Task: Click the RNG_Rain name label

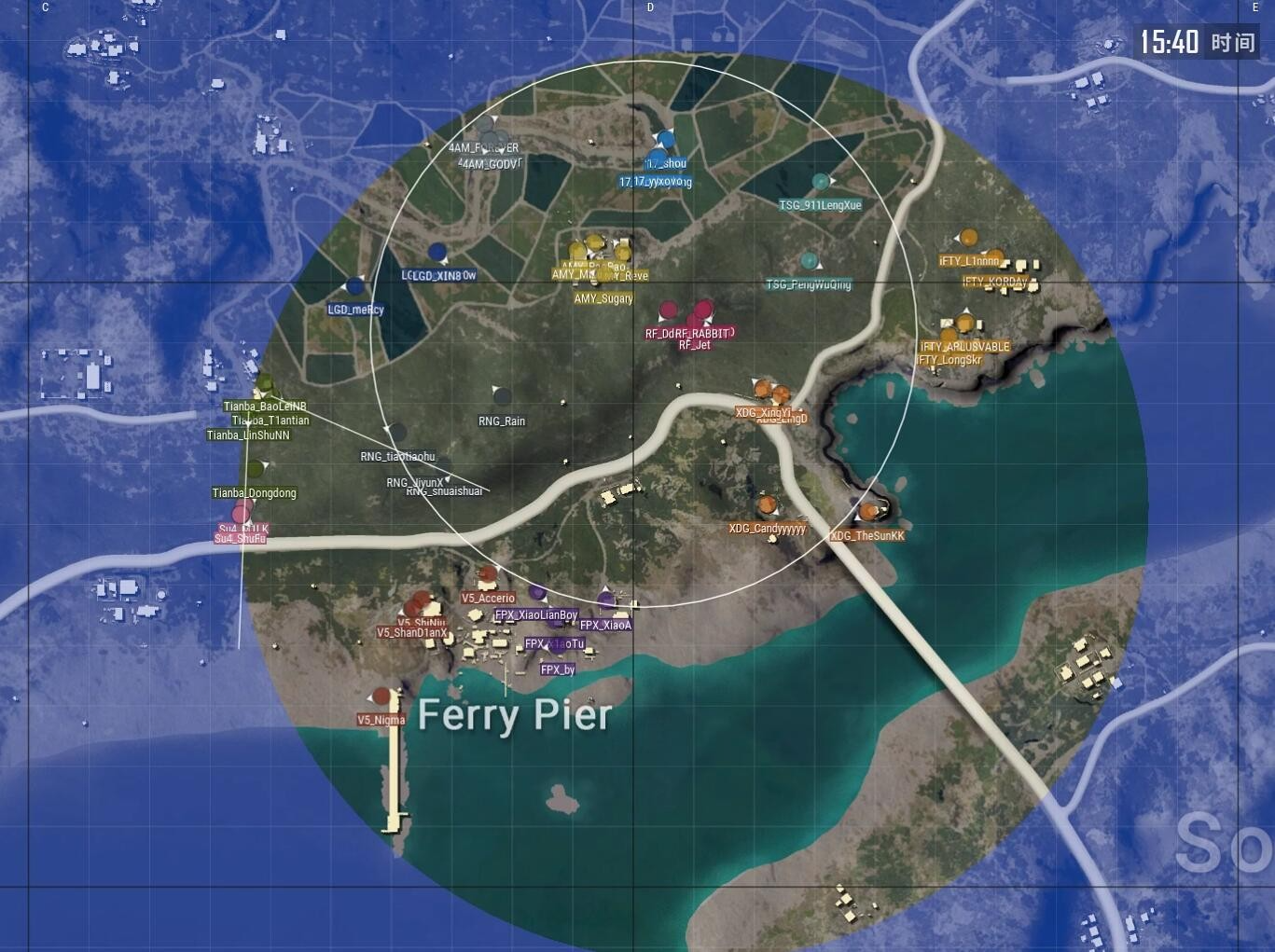Action: coord(502,421)
